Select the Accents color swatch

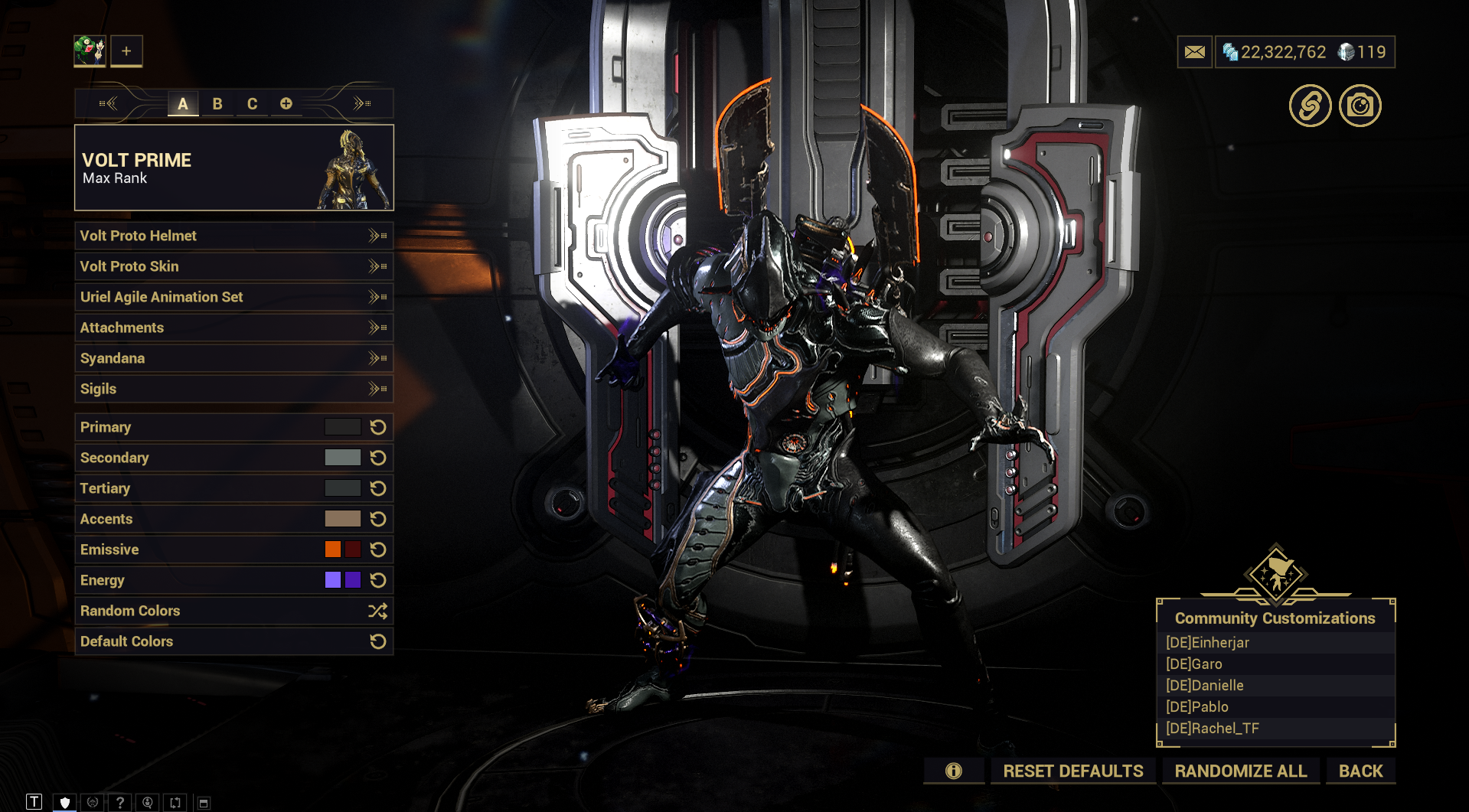coord(342,519)
